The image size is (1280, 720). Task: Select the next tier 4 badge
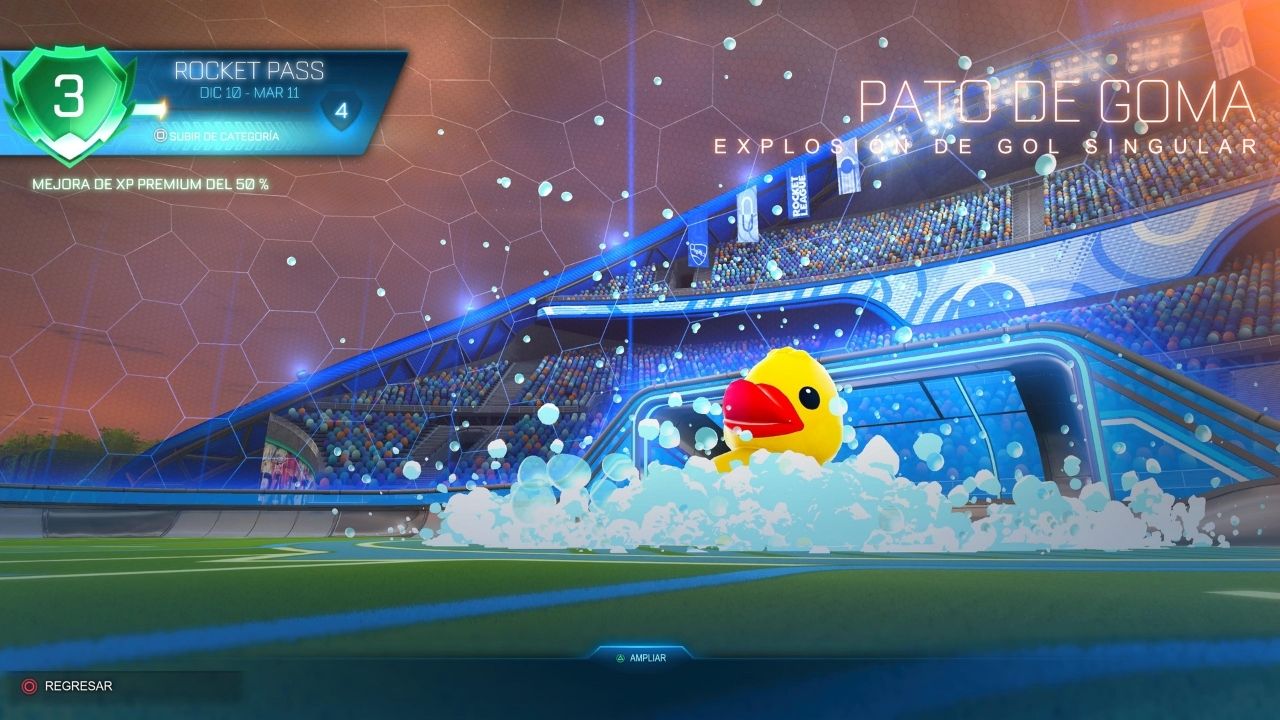point(341,112)
